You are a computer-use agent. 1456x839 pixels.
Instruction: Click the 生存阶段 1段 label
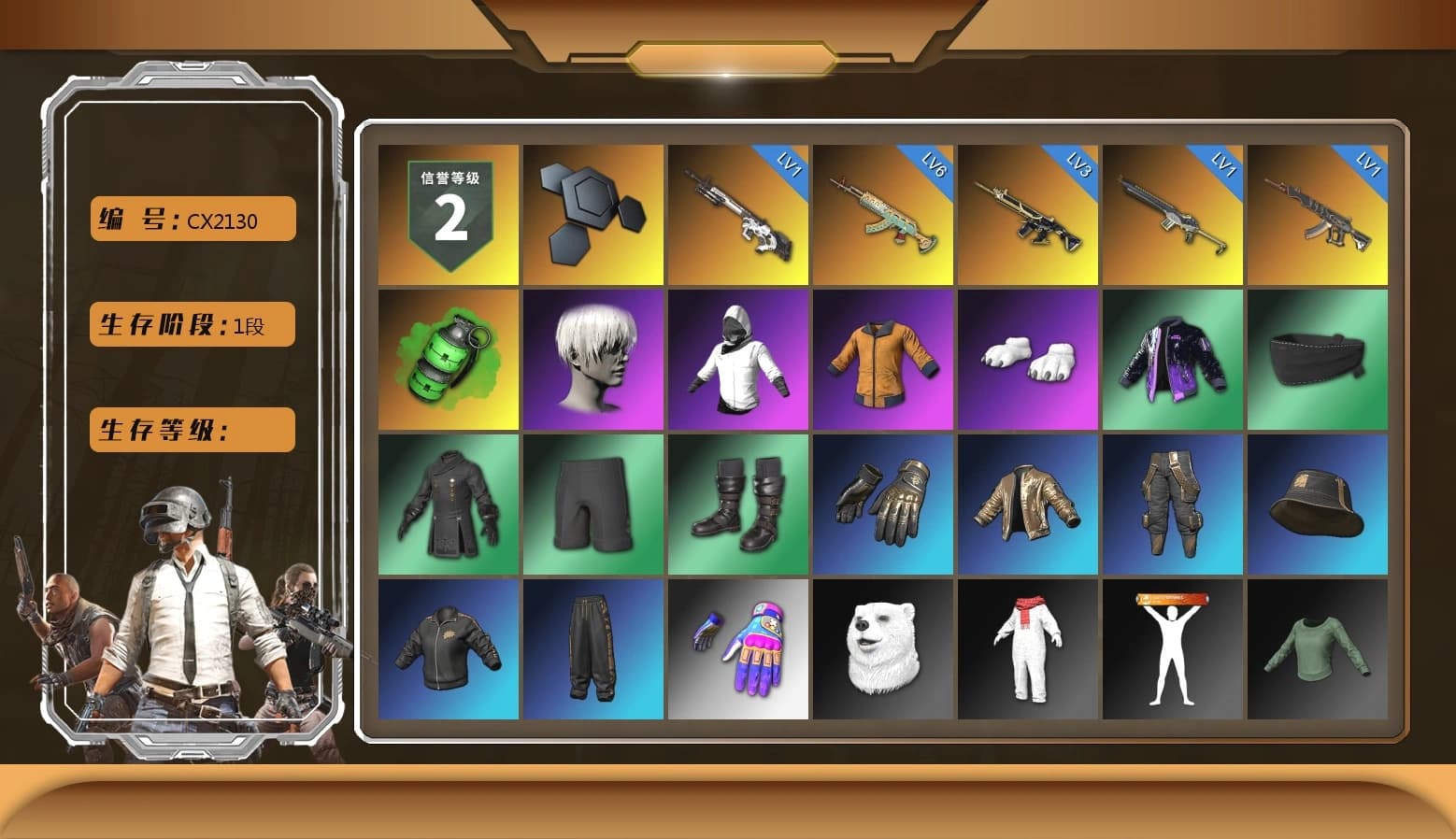191,325
